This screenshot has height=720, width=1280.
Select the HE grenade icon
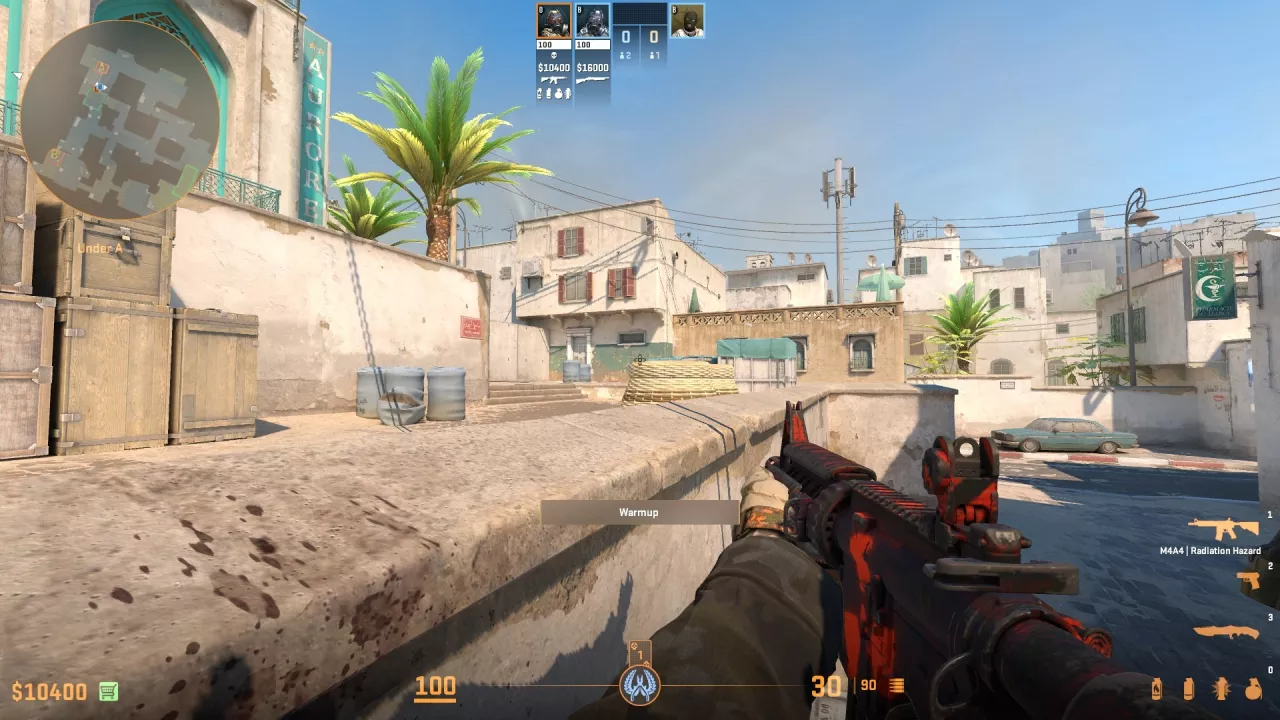(1253, 690)
